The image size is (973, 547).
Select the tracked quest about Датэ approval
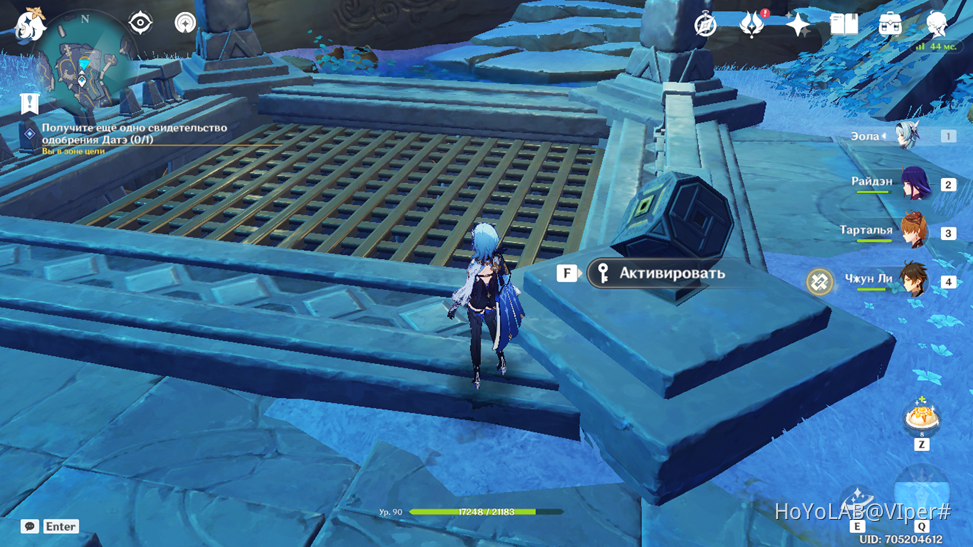click(x=134, y=134)
